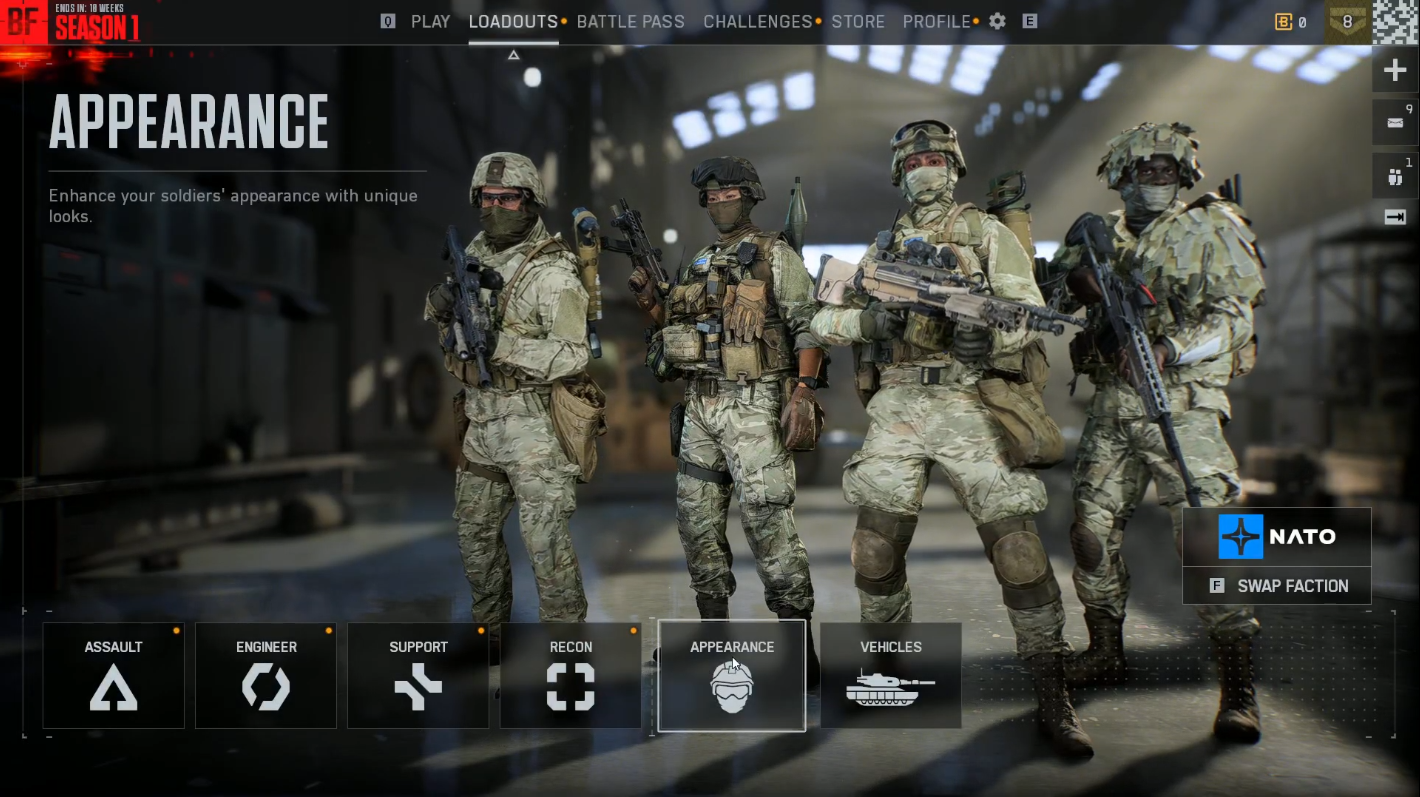Image resolution: width=1420 pixels, height=797 pixels.
Task: Click the Swap Faction button
Action: (1277, 586)
